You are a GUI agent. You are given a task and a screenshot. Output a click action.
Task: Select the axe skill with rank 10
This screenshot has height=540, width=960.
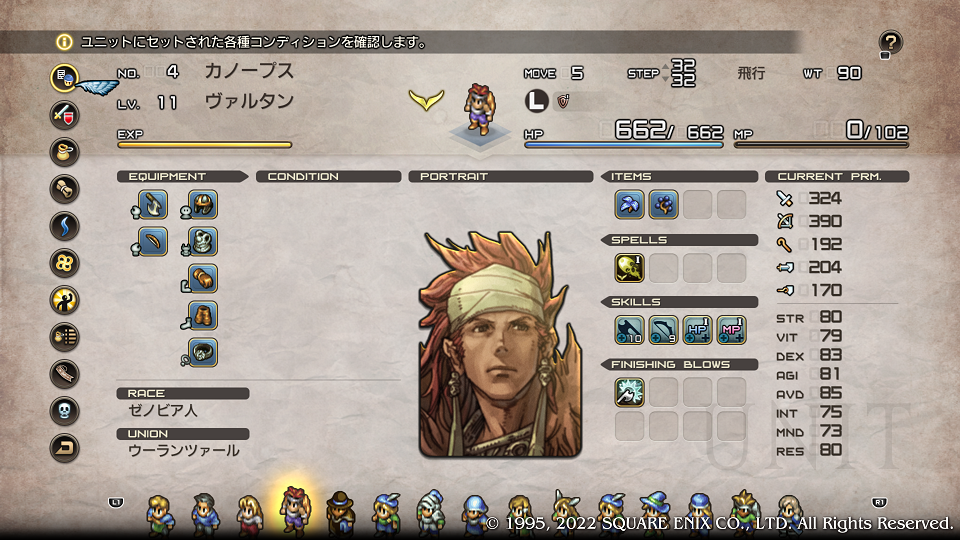pyautogui.click(x=629, y=330)
